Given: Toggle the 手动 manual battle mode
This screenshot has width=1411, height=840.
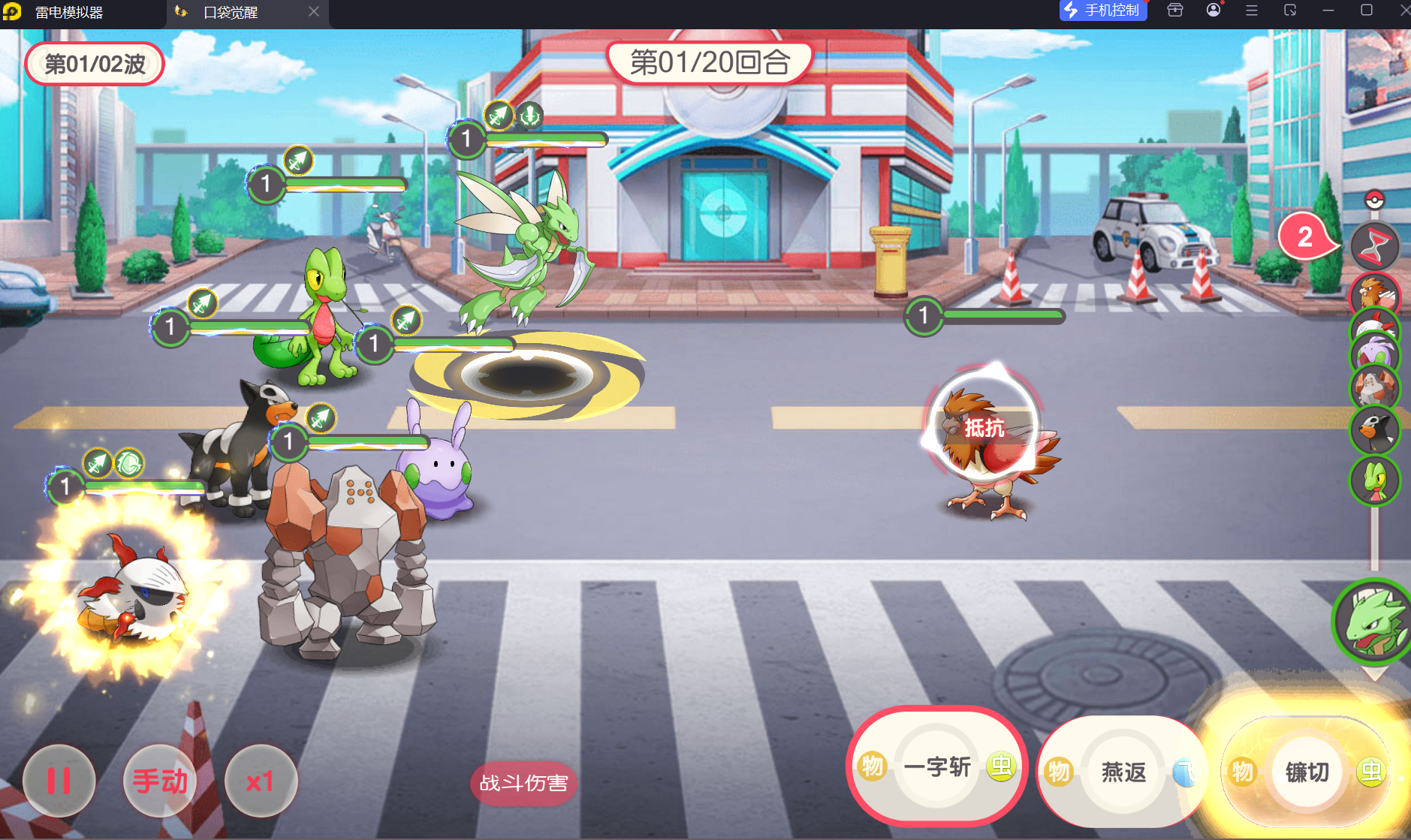Looking at the screenshot, I should point(160,781).
